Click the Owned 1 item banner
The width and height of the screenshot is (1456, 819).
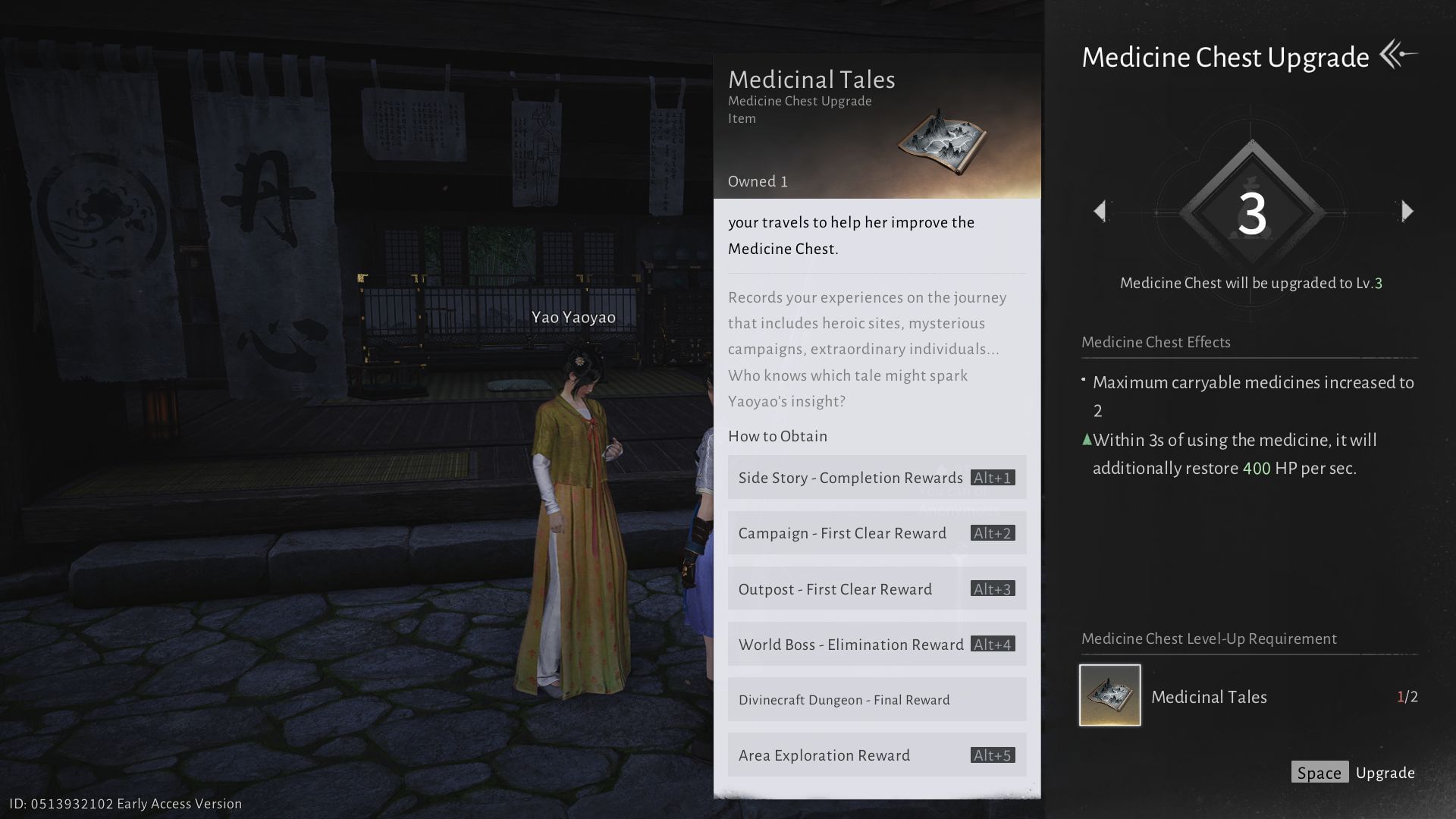tap(757, 181)
